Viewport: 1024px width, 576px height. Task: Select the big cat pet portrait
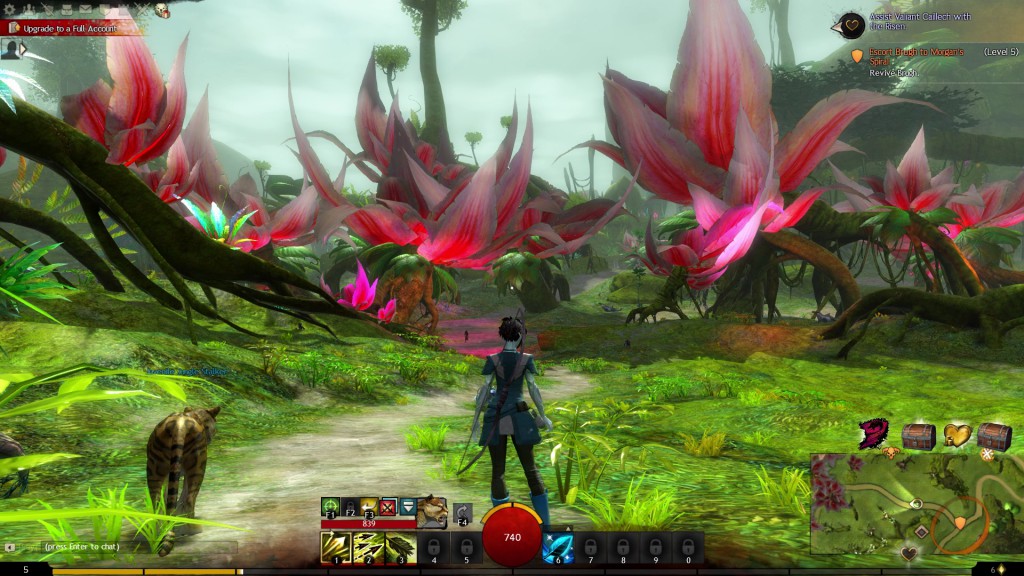(x=432, y=510)
